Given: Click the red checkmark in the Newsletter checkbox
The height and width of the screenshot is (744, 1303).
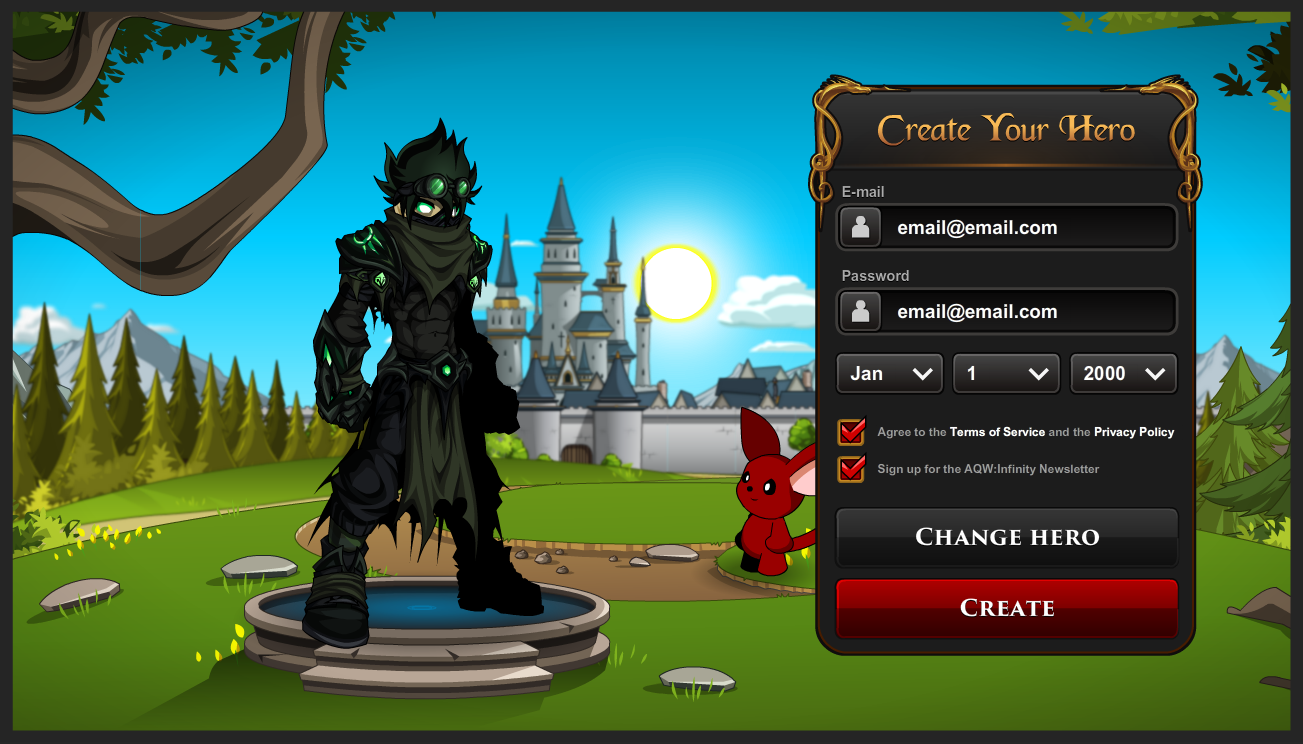Looking at the screenshot, I should 852,469.
